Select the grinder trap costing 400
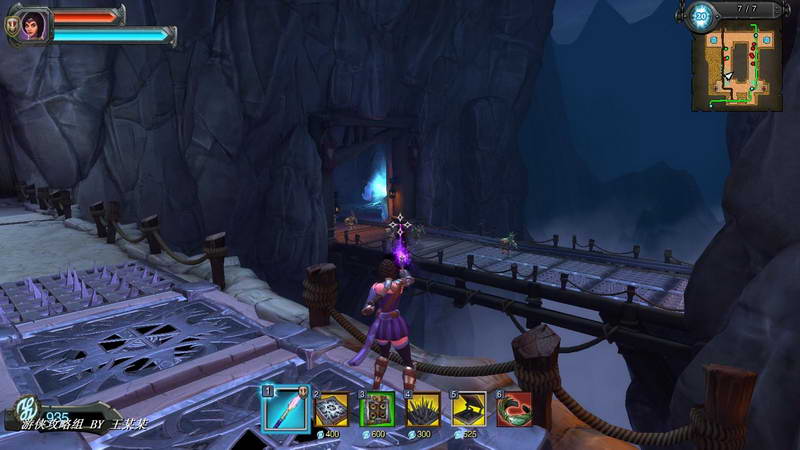The width and height of the screenshot is (800, 450). (x=332, y=409)
